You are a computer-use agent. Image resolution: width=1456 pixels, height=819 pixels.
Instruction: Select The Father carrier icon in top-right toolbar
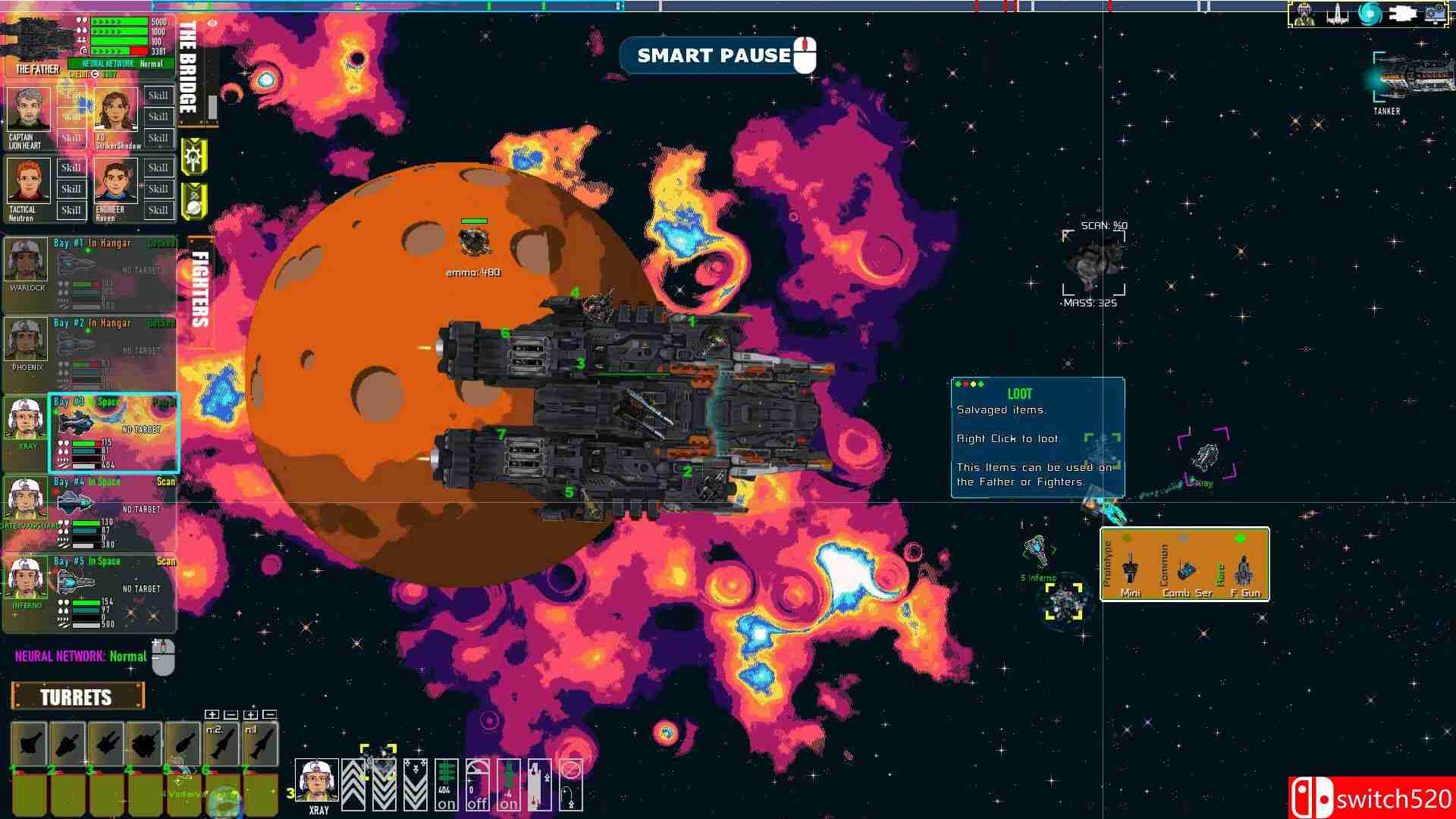[1404, 14]
